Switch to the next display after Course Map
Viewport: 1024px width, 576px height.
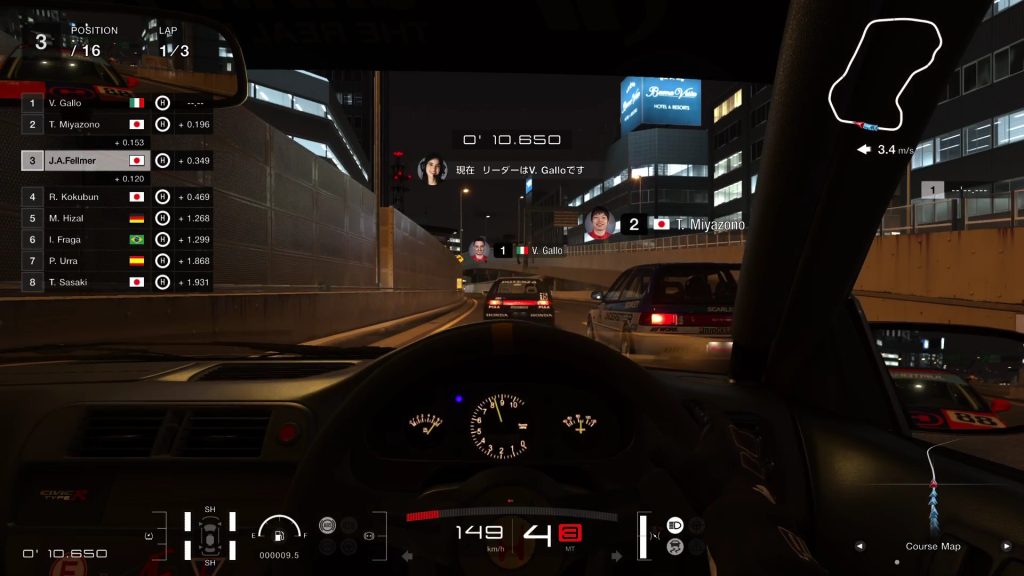point(1006,546)
